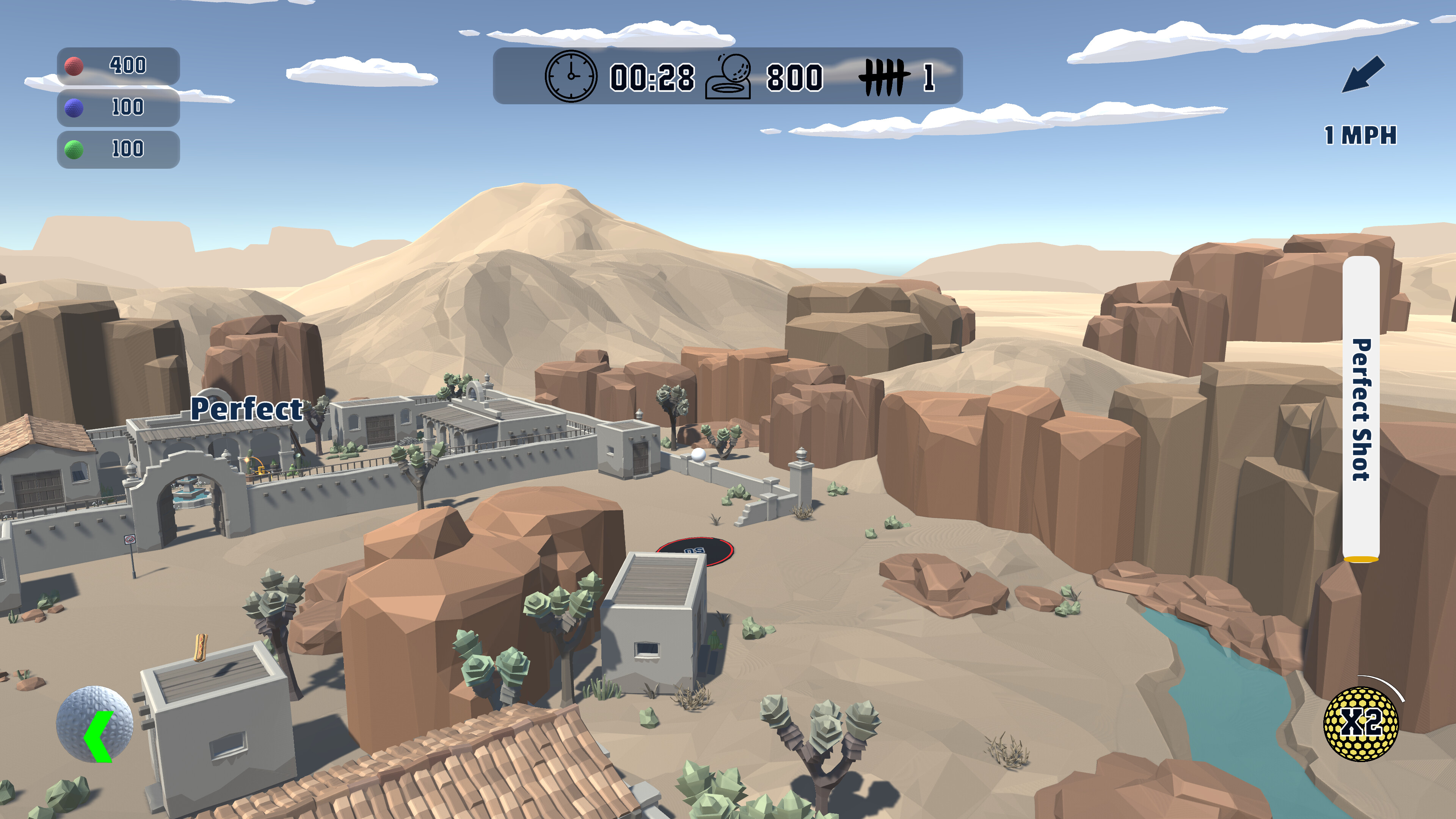This screenshot has height=819, width=1456.
Task: Click the tally marks strike counter
Action: click(885, 76)
